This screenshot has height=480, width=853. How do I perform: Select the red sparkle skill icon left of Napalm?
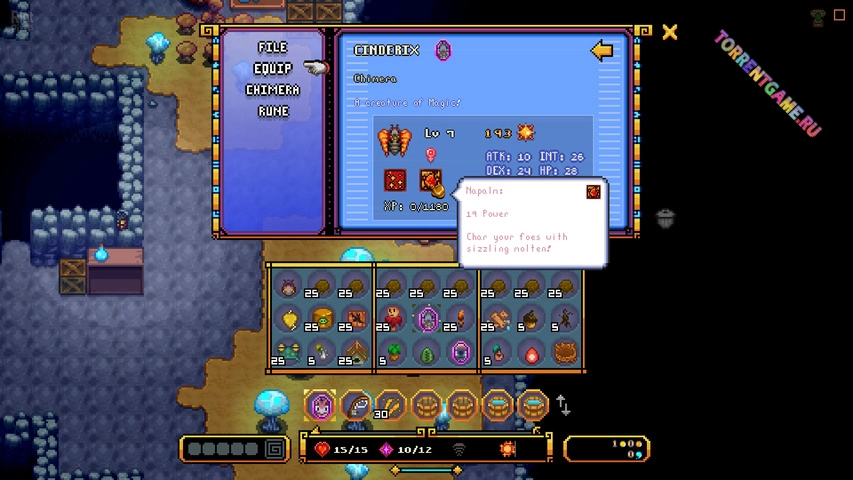[395, 181]
